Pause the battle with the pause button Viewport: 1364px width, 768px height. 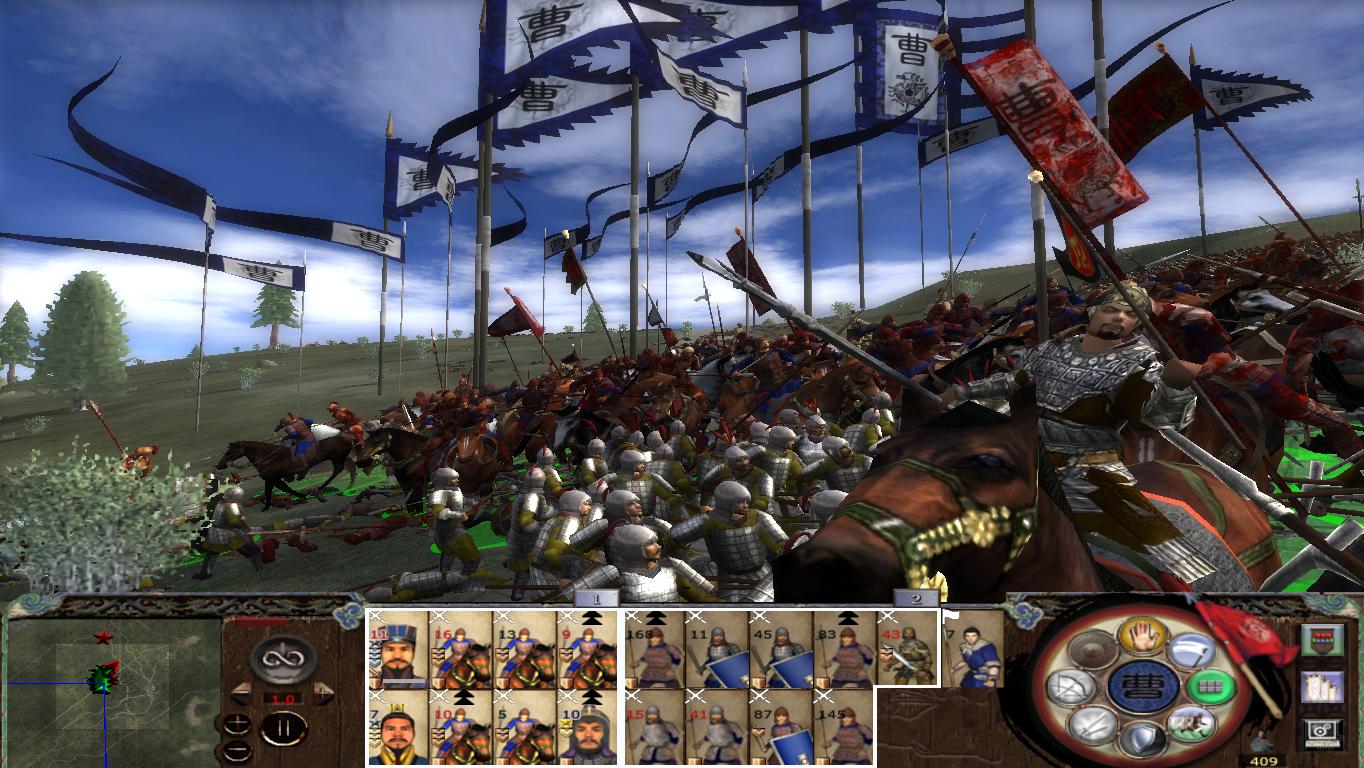click(284, 729)
